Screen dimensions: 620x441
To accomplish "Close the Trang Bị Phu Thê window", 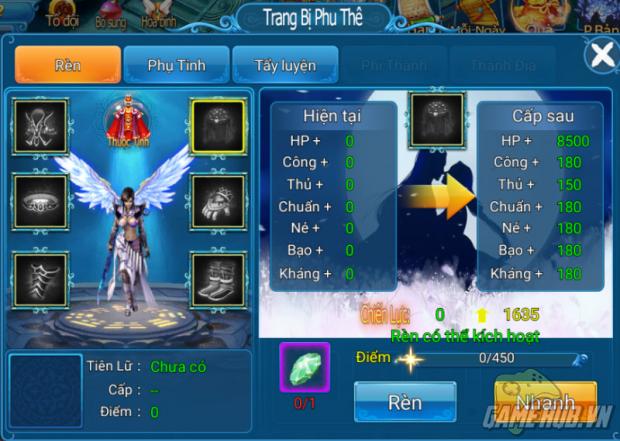I will [601, 55].
